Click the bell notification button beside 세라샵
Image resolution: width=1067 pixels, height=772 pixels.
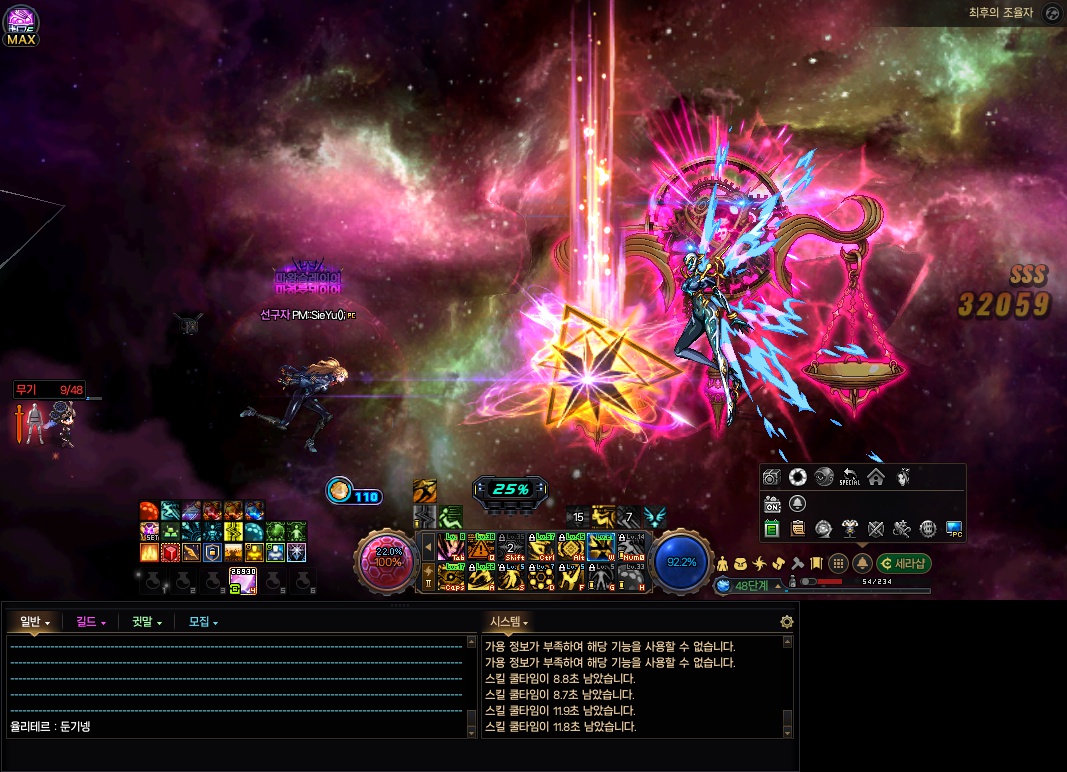click(x=862, y=563)
